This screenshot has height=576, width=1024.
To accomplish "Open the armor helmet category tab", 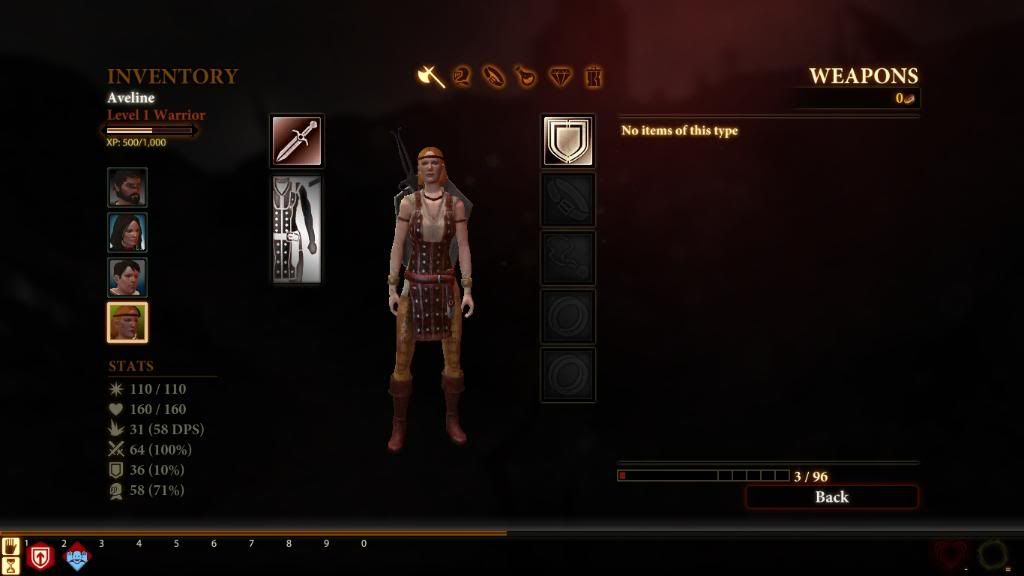I will pos(462,76).
